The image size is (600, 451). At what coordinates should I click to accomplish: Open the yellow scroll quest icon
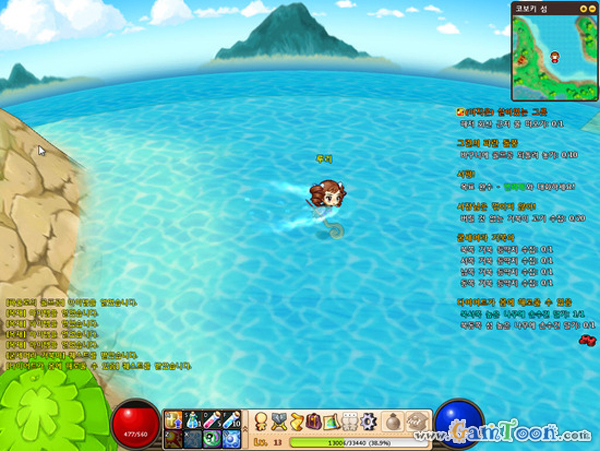pos(297,419)
